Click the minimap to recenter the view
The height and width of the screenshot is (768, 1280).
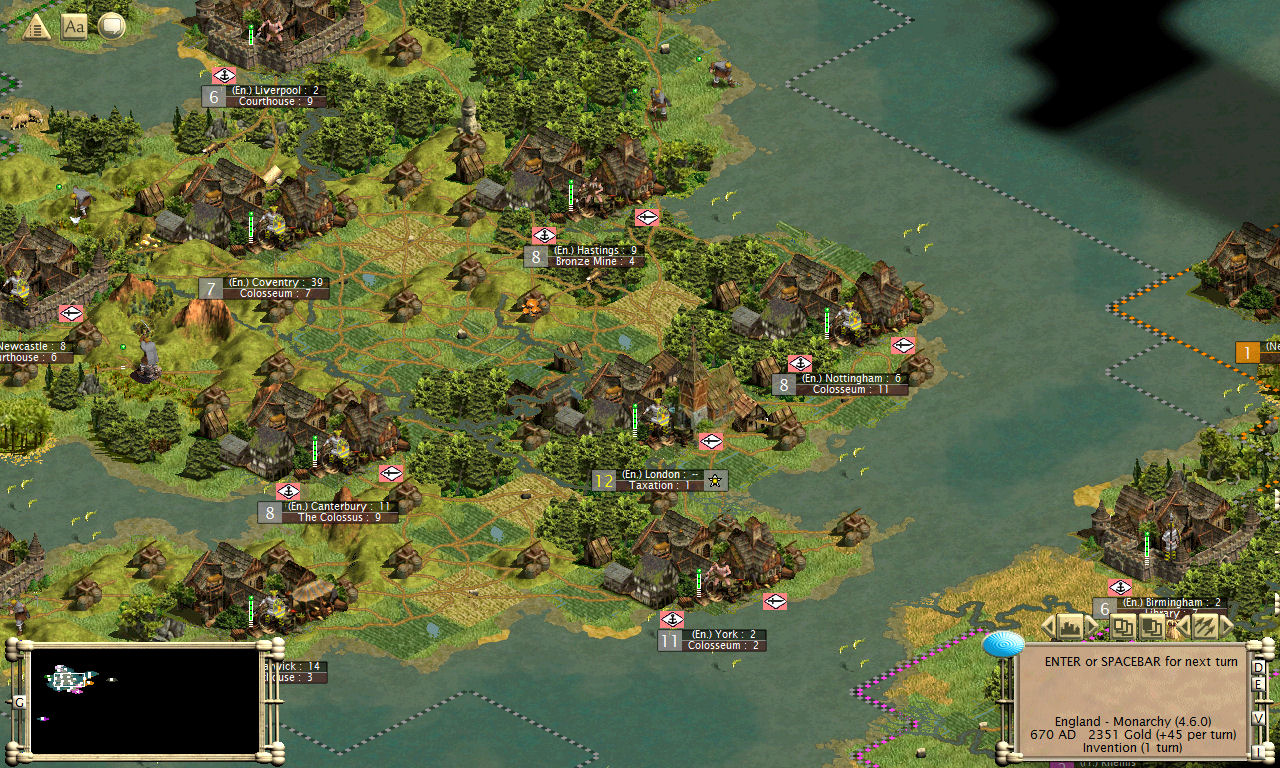tap(145, 699)
